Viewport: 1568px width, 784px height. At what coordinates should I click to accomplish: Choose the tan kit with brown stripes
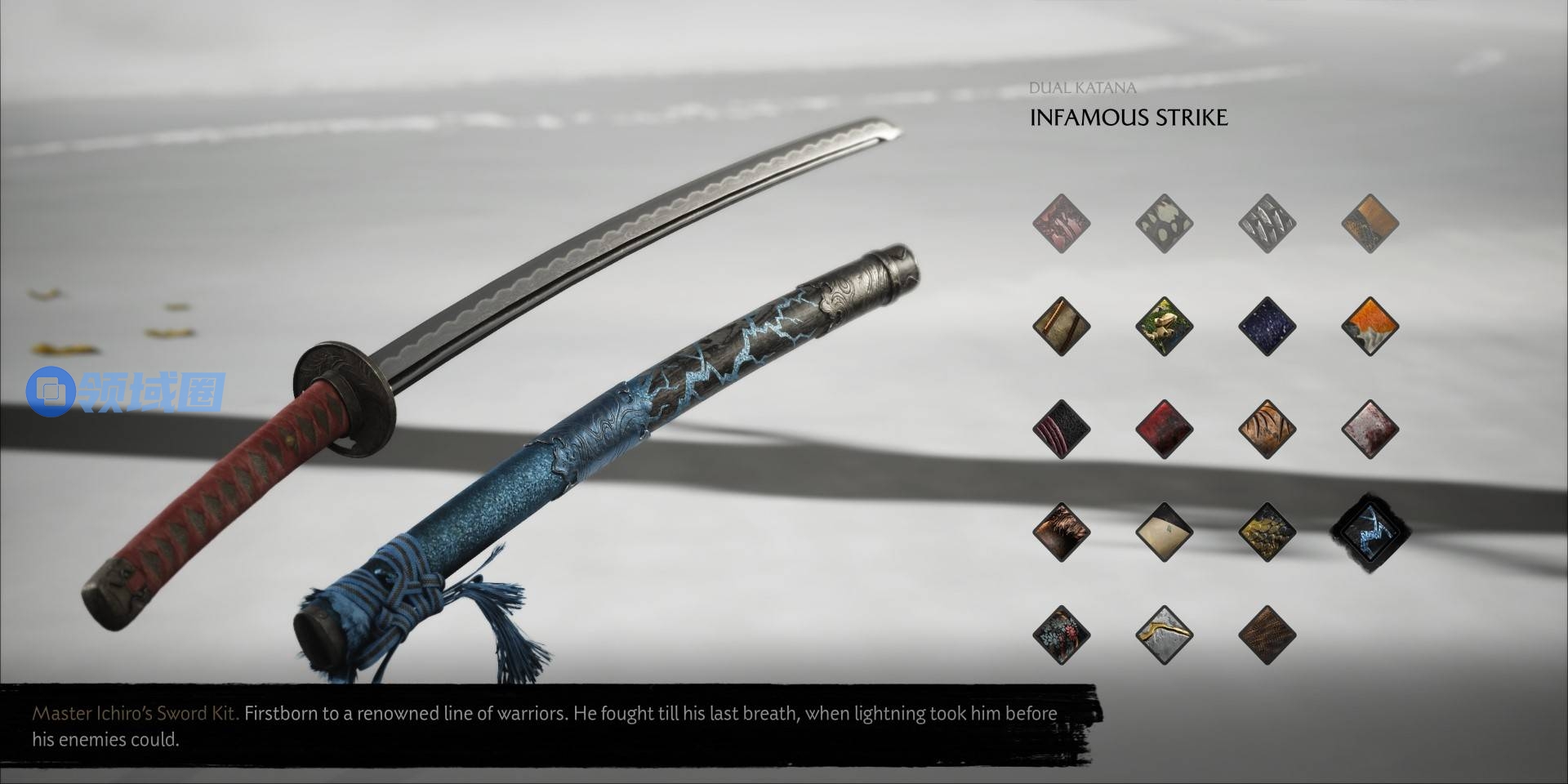1062,326
